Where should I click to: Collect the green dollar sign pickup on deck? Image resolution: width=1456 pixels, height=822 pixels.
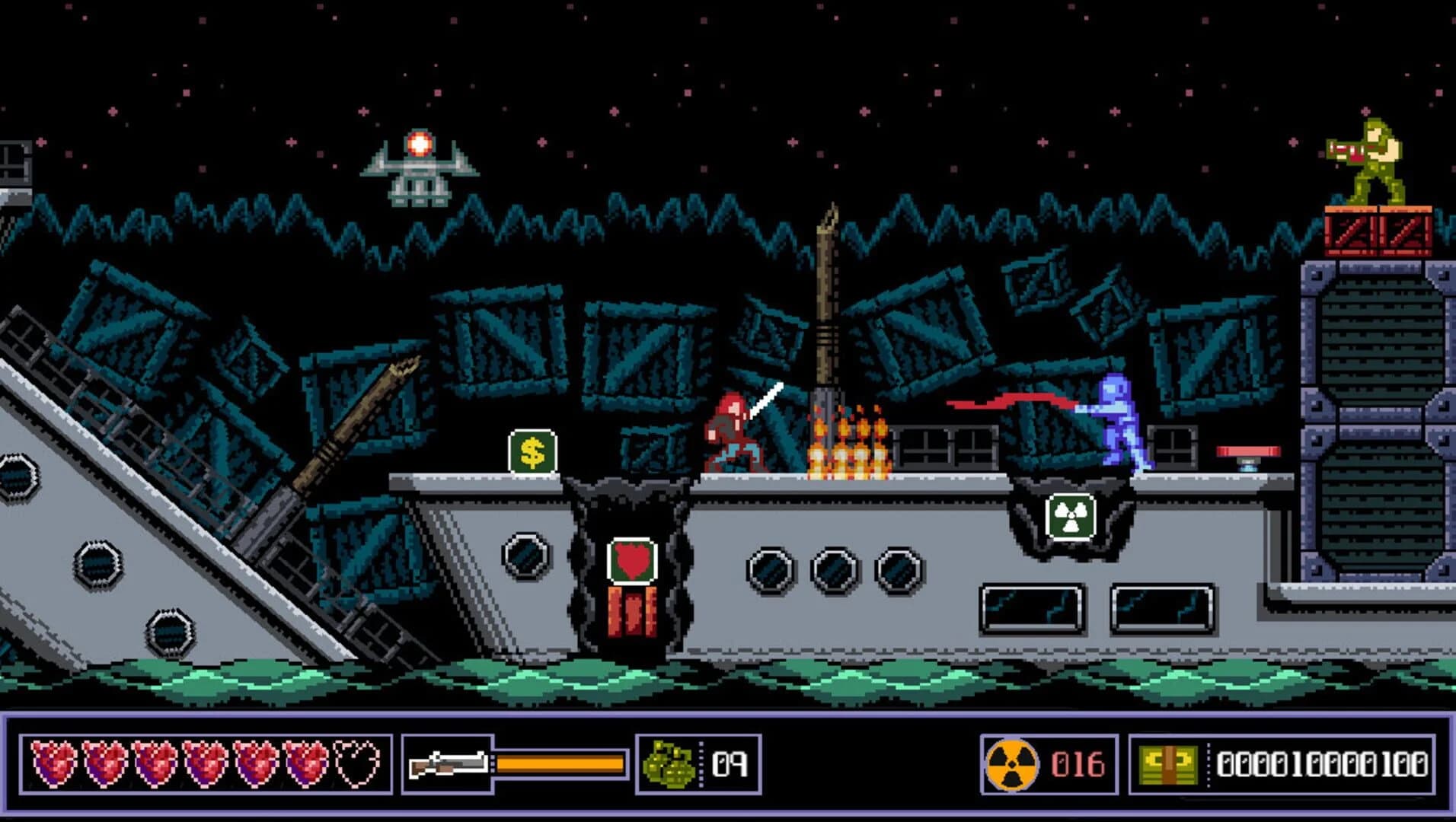point(532,450)
